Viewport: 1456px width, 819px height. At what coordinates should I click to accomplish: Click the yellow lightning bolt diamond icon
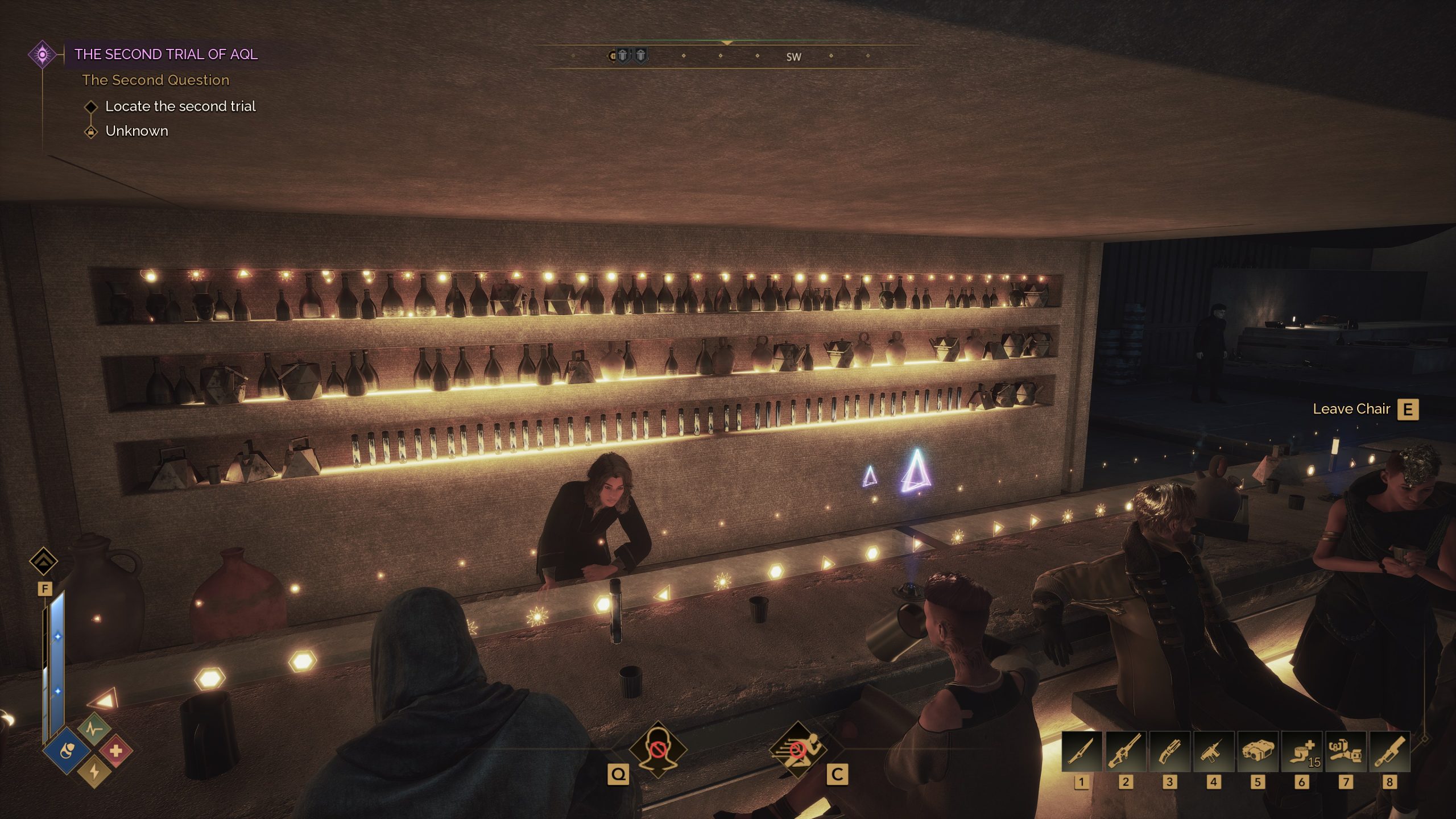[94, 771]
